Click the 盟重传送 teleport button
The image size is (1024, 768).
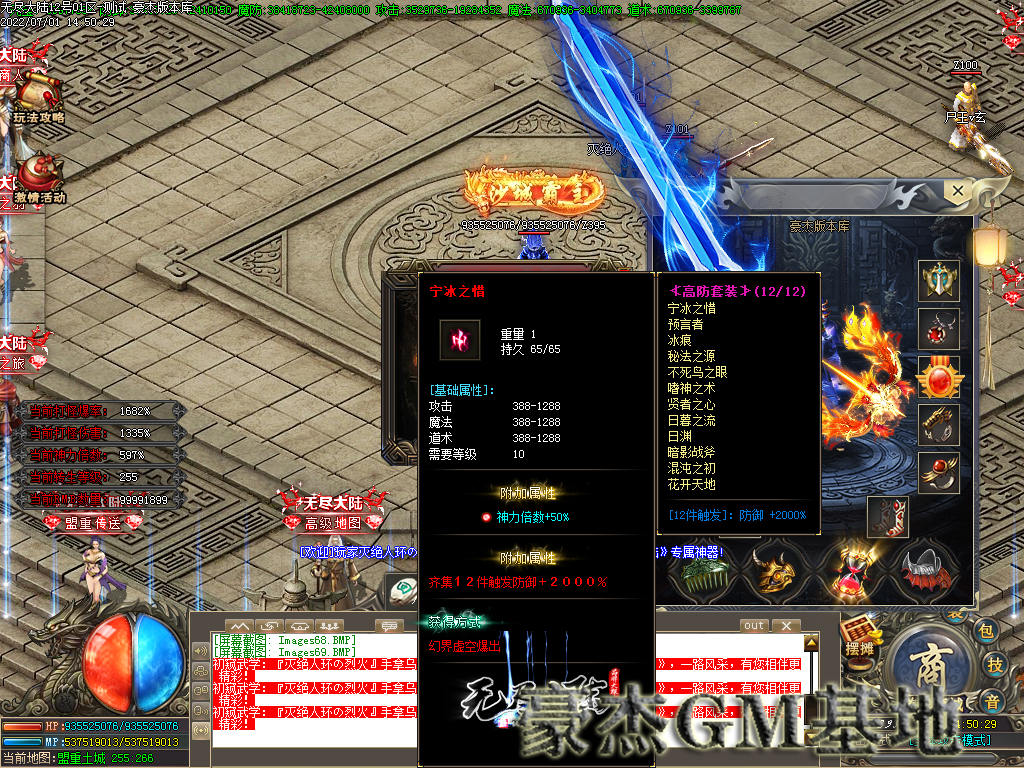tap(93, 522)
